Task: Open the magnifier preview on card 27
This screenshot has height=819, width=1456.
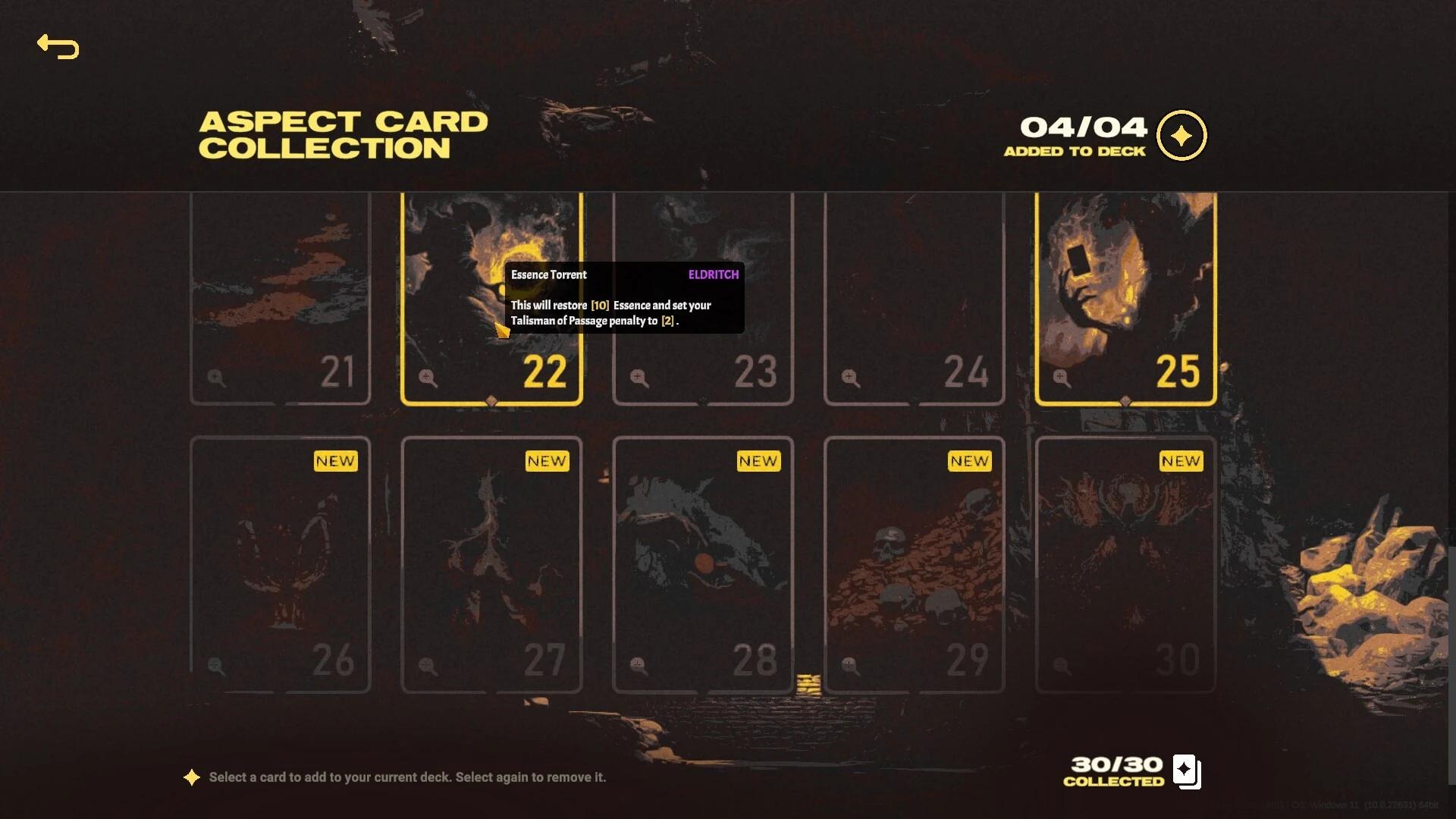Action: coord(427,664)
